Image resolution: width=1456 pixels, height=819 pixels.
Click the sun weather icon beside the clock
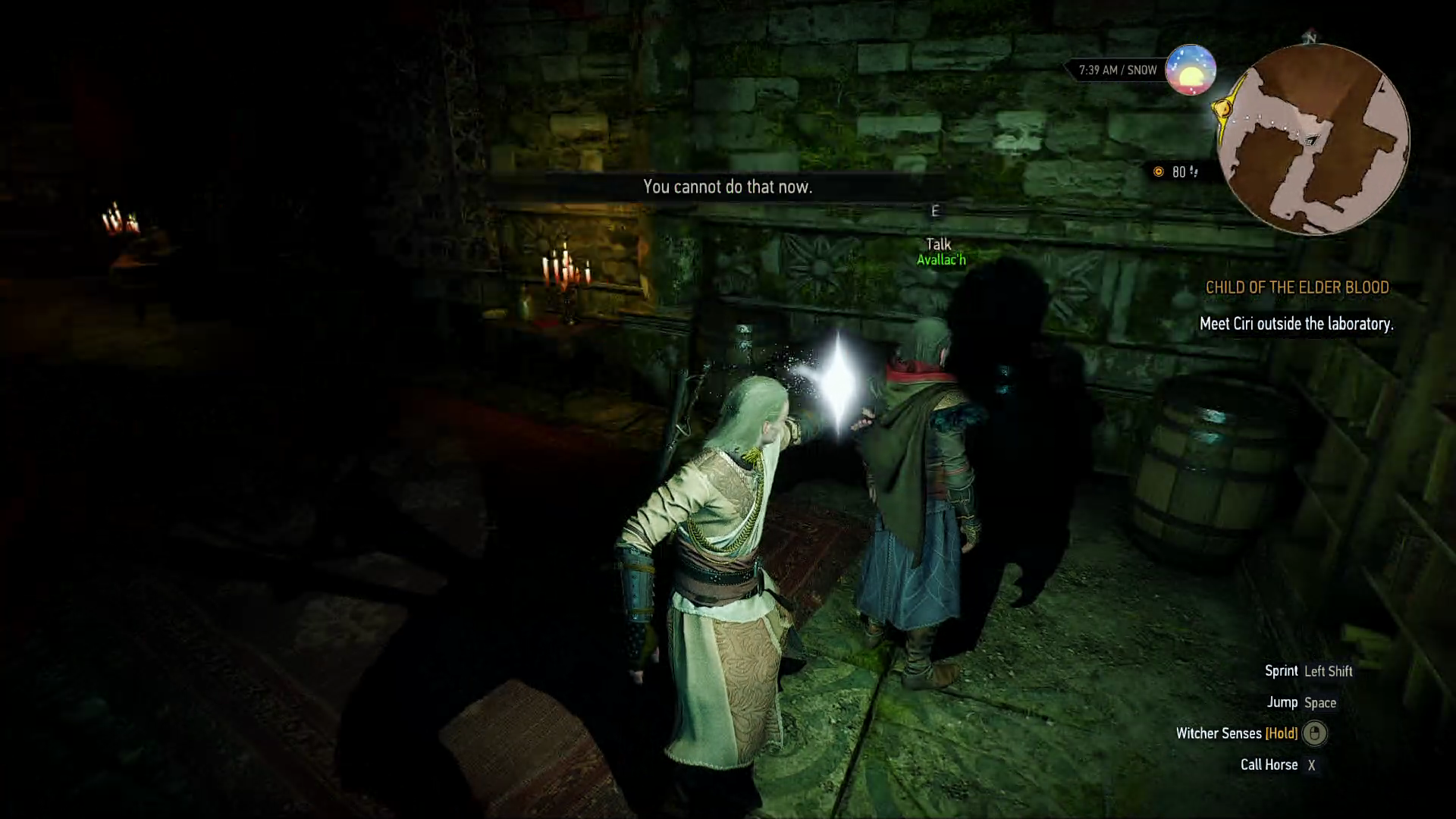(x=1191, y=70)
